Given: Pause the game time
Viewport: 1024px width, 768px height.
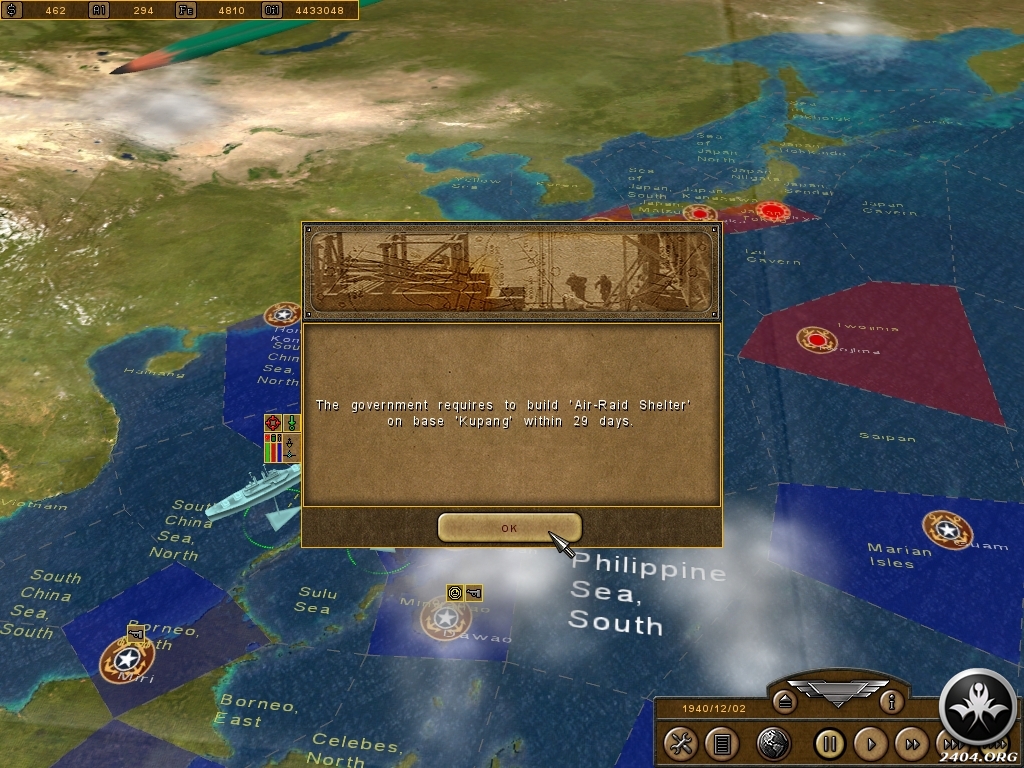Looking at the screenshot, I should 829,743.
